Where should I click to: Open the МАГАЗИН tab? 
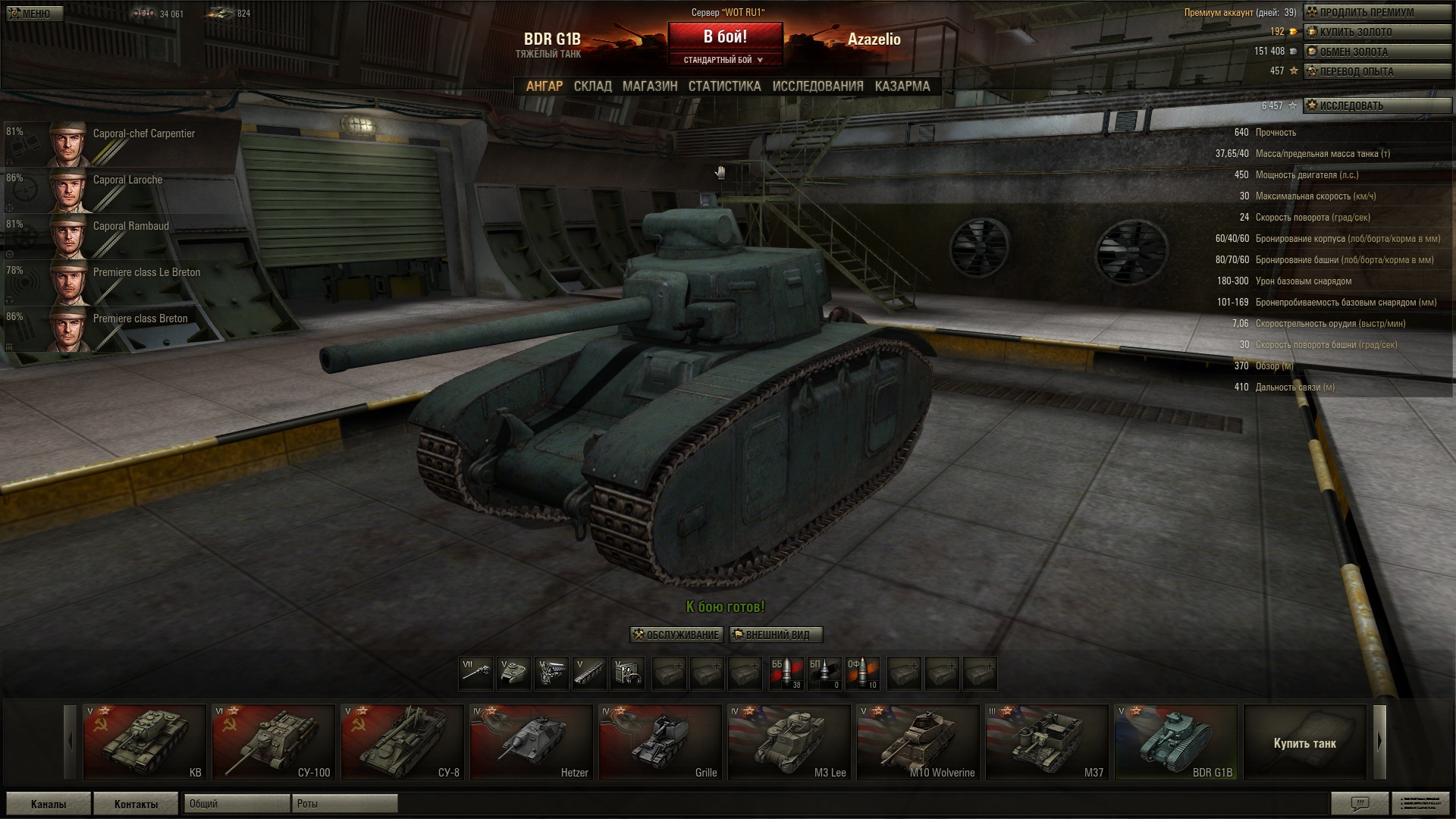tap(650, 86)
